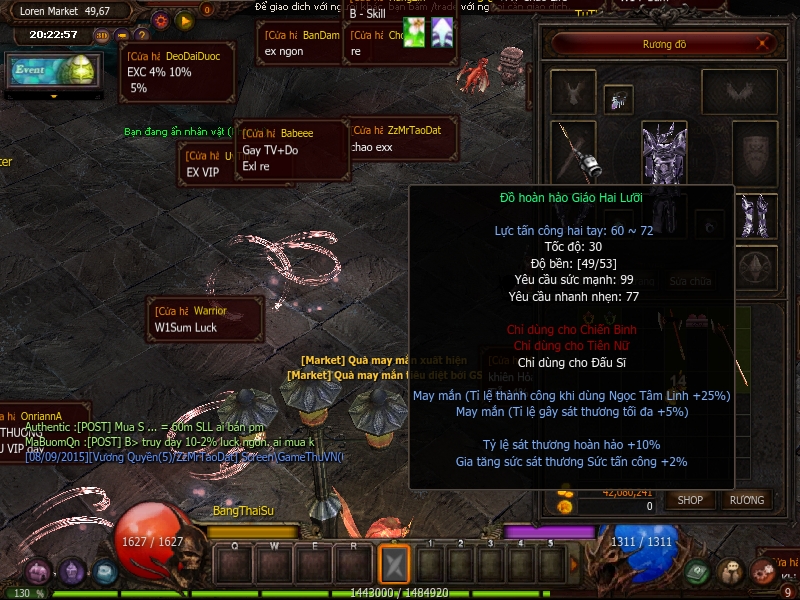Open the question mark help button

click(x=141, y=35)
